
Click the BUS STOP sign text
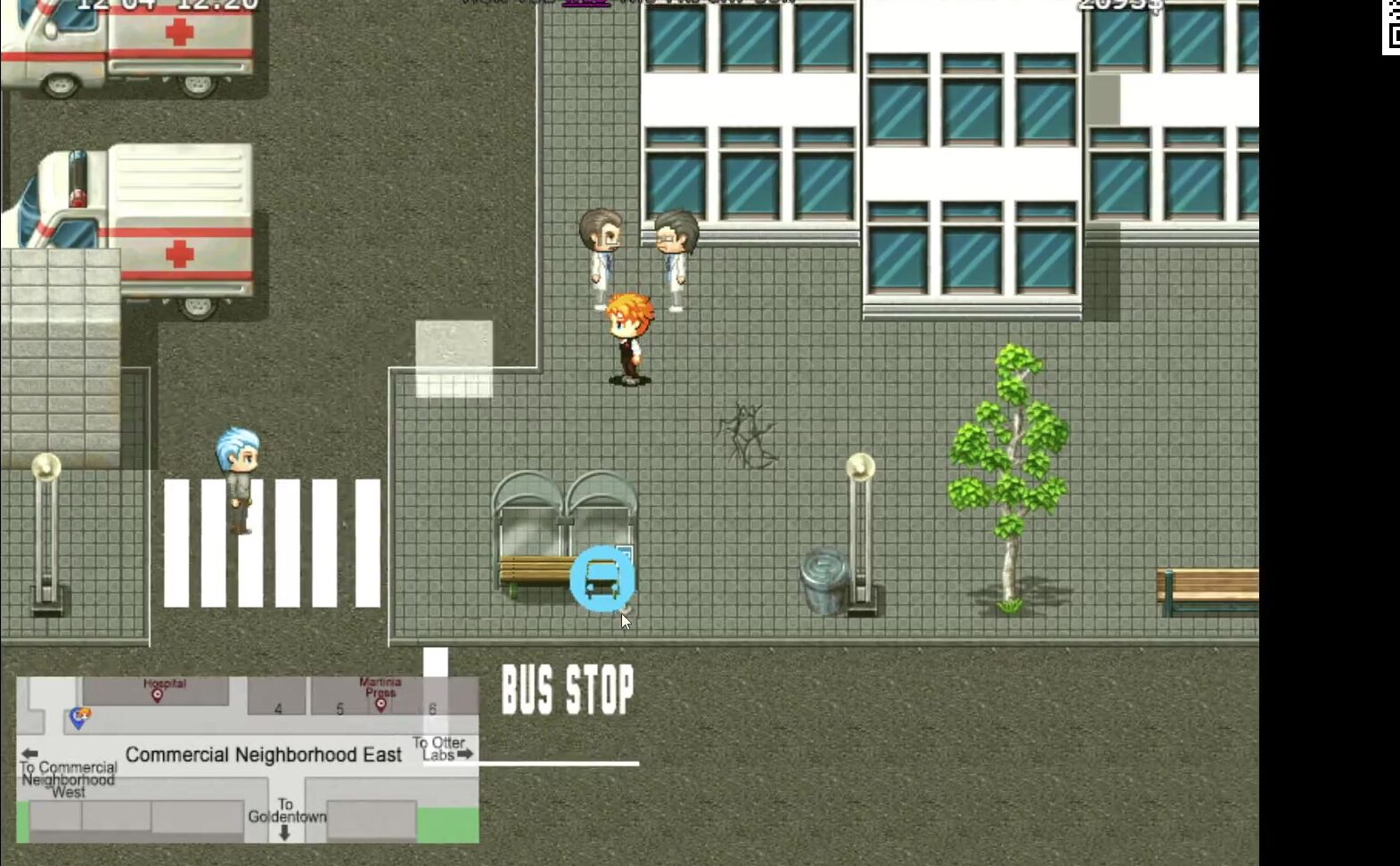[x=568, y=689]
